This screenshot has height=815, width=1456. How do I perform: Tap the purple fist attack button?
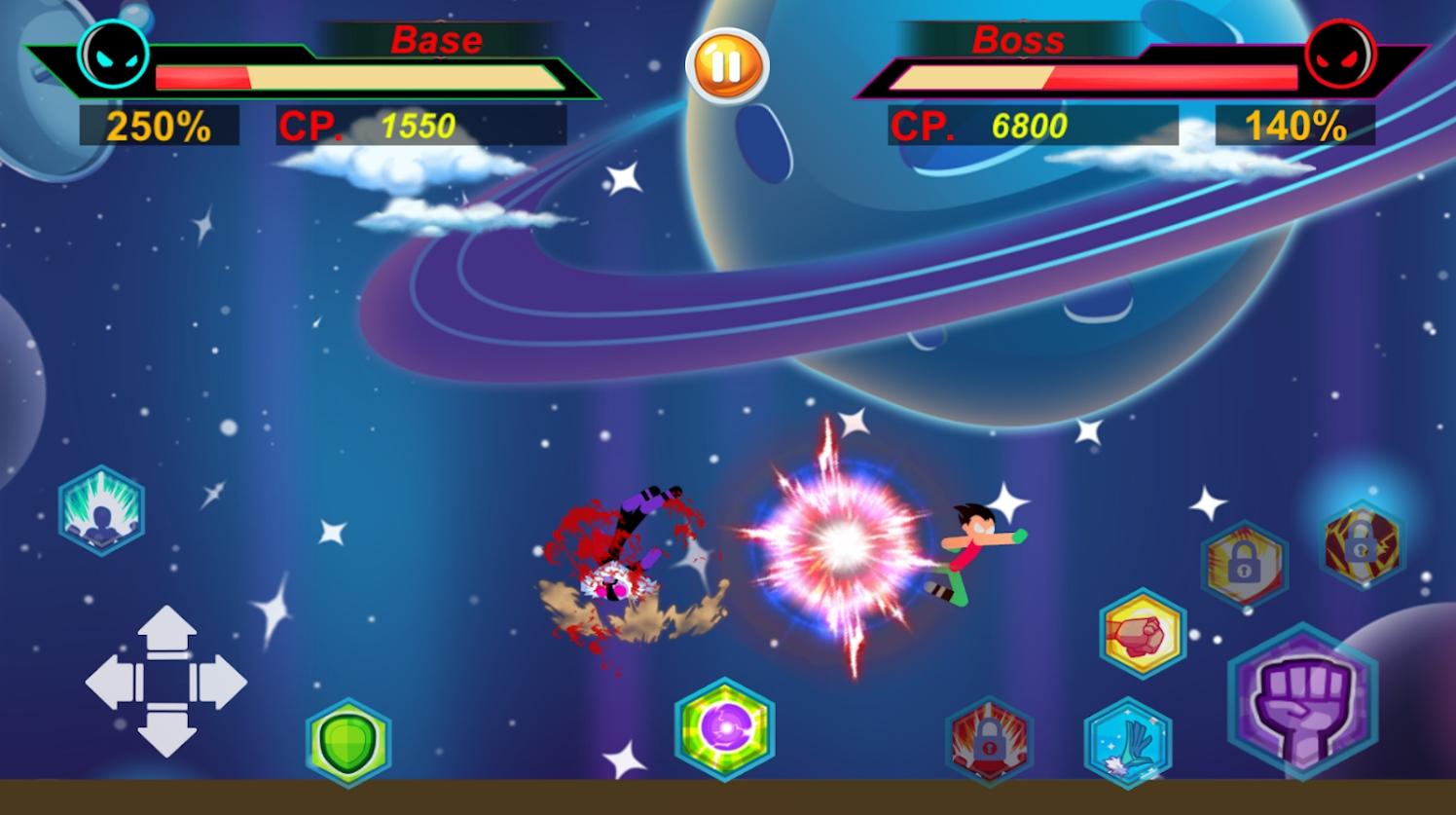point(1302,702)
